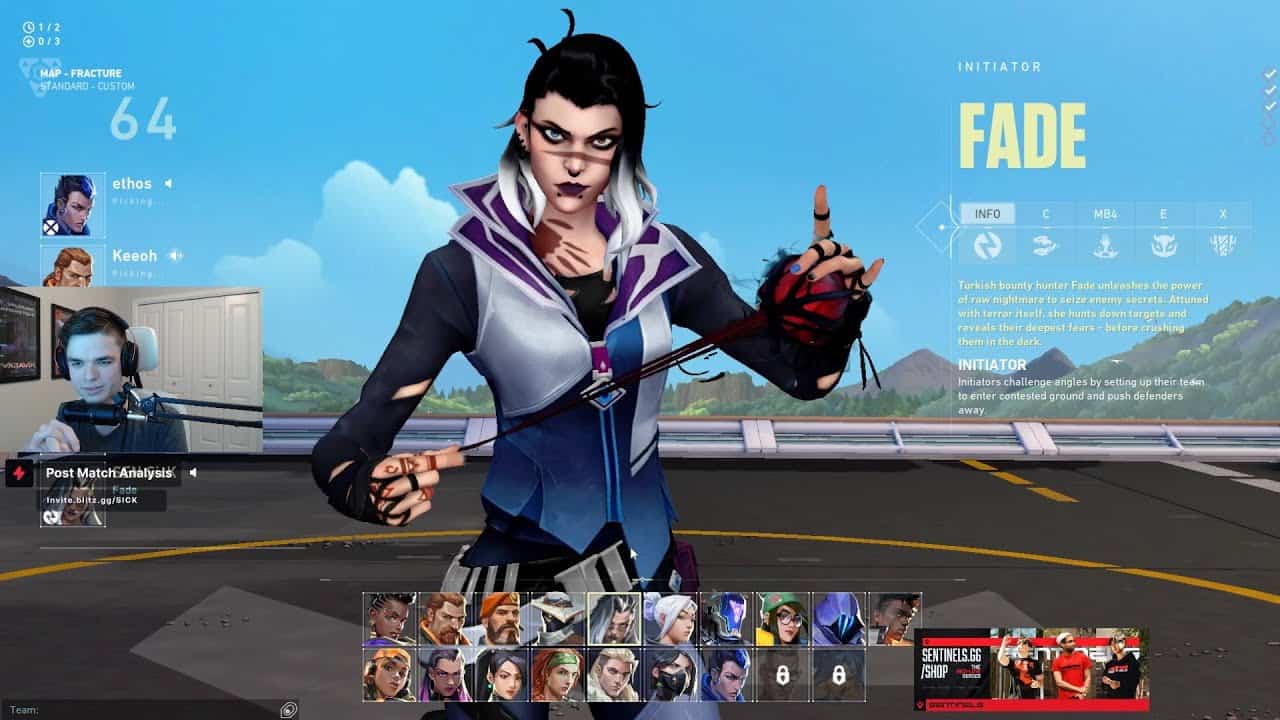Choose Jett from the agent grid

(669, 619)
